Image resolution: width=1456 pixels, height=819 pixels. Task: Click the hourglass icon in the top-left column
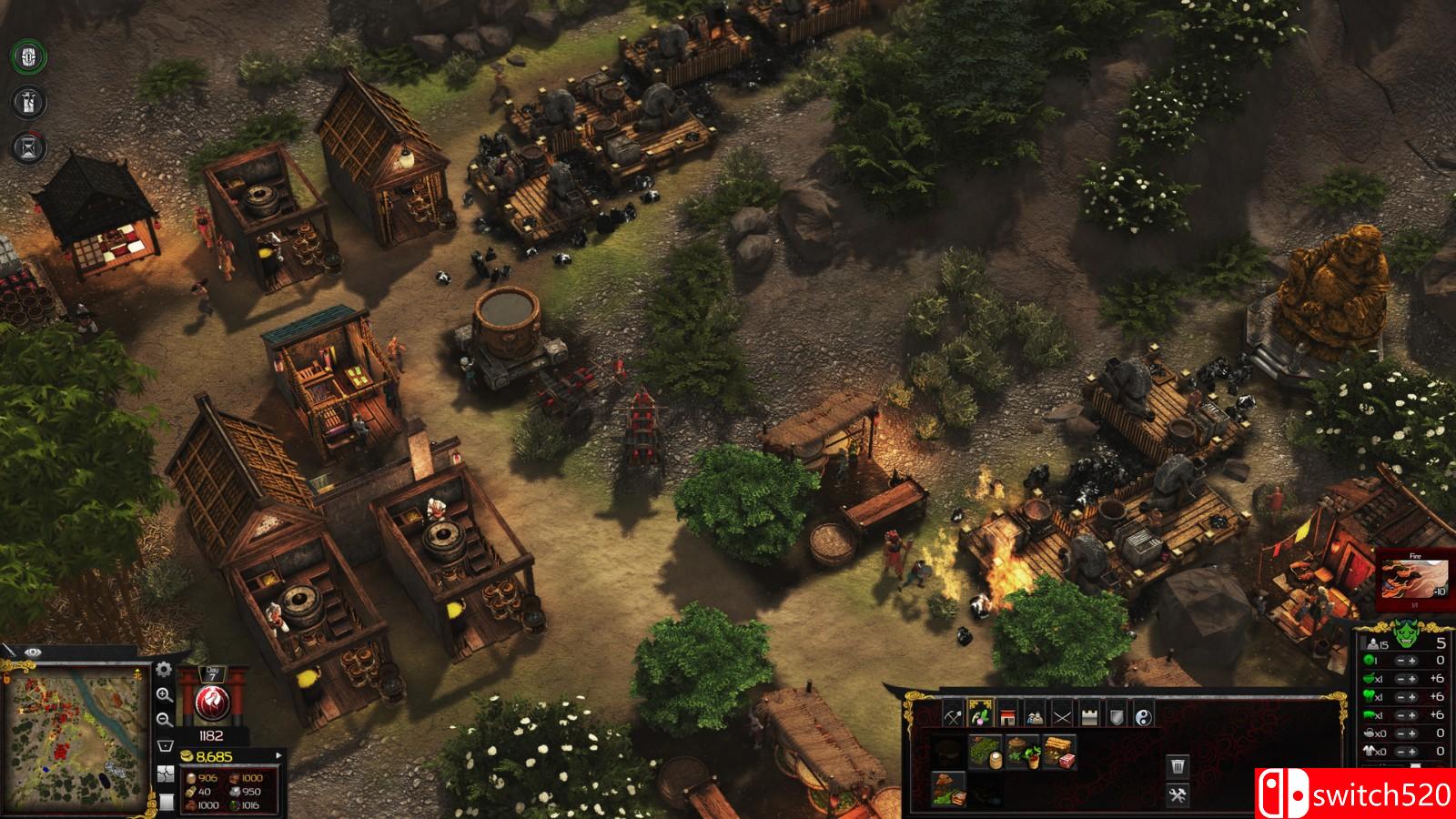tap(30, 147)
